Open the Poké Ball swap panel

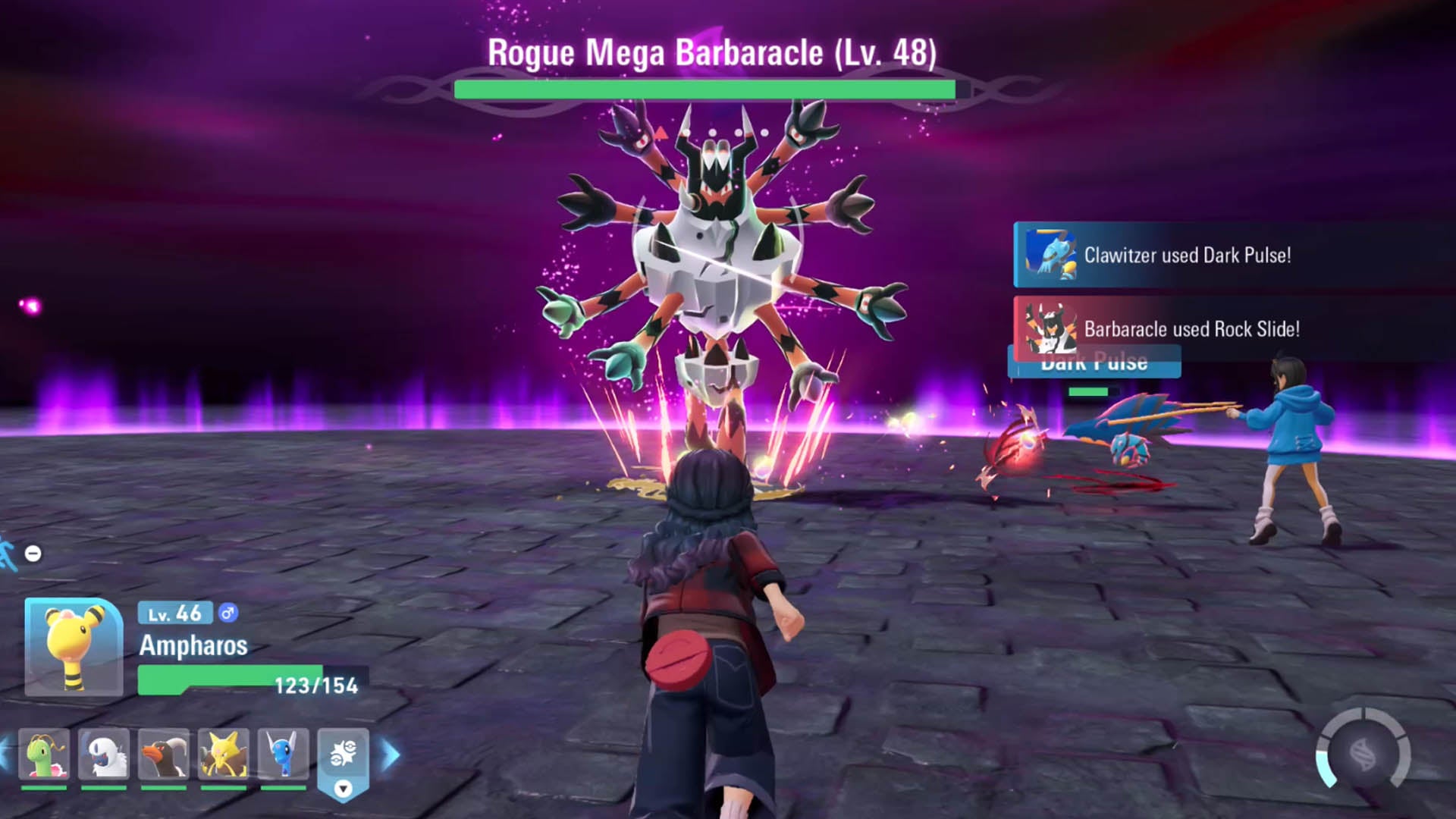(343, 761)
